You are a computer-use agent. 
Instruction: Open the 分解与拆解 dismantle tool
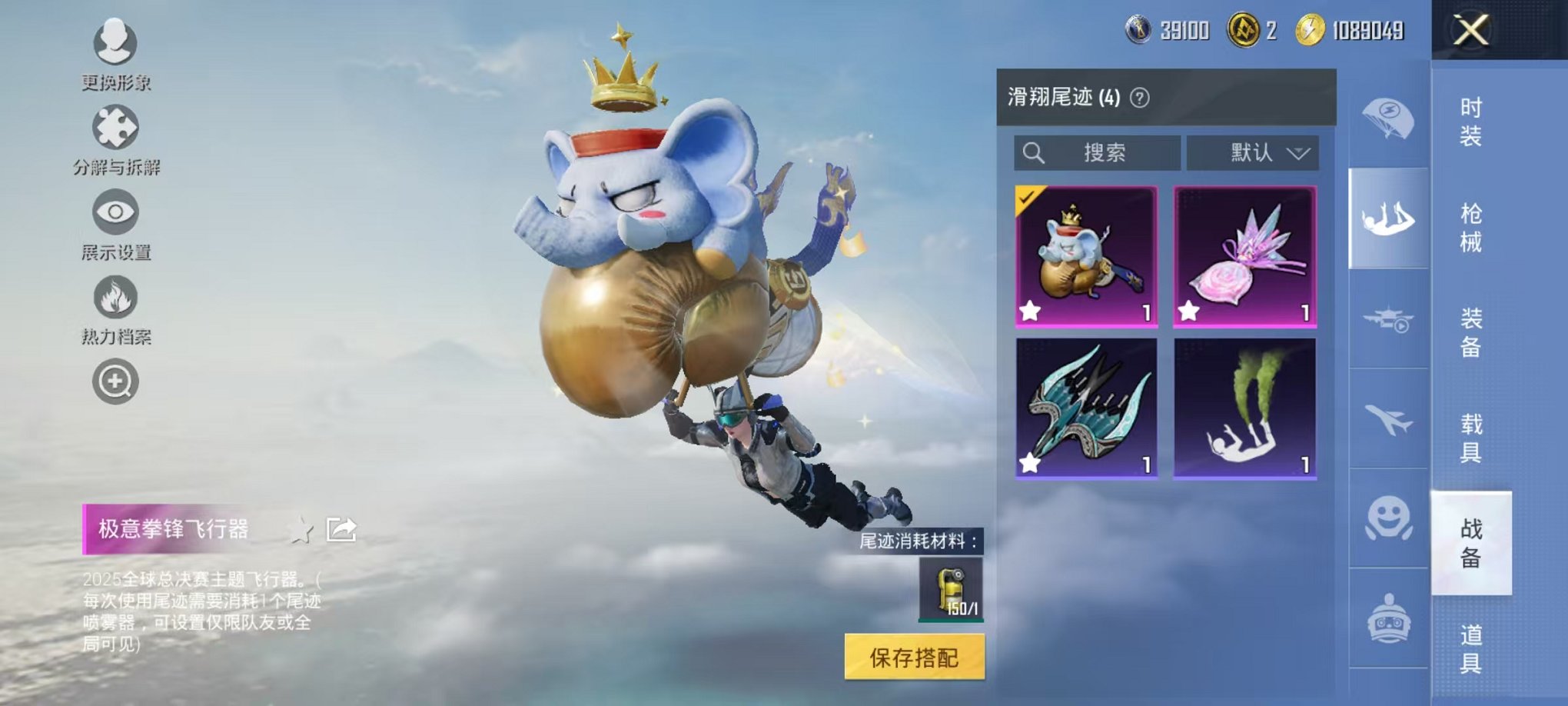114,128
